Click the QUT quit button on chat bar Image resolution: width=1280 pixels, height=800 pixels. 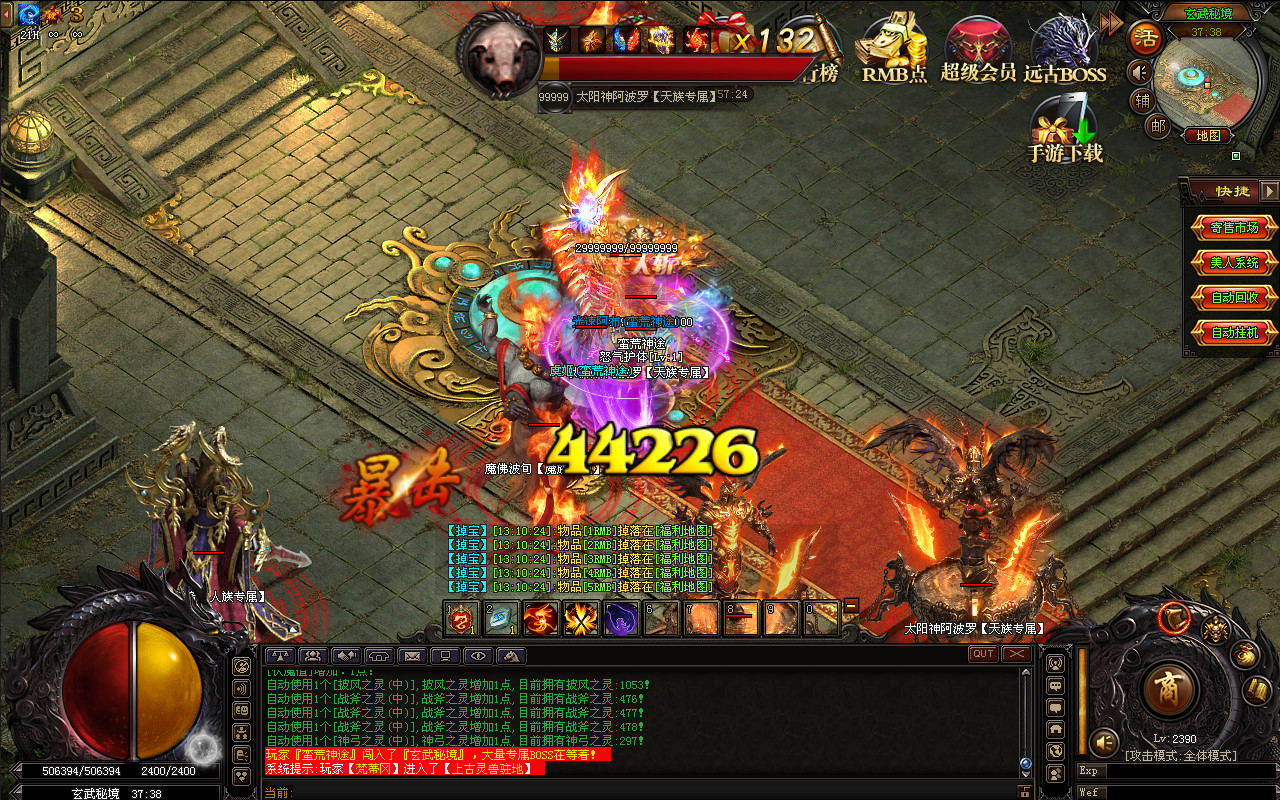(x=983, y=654)
